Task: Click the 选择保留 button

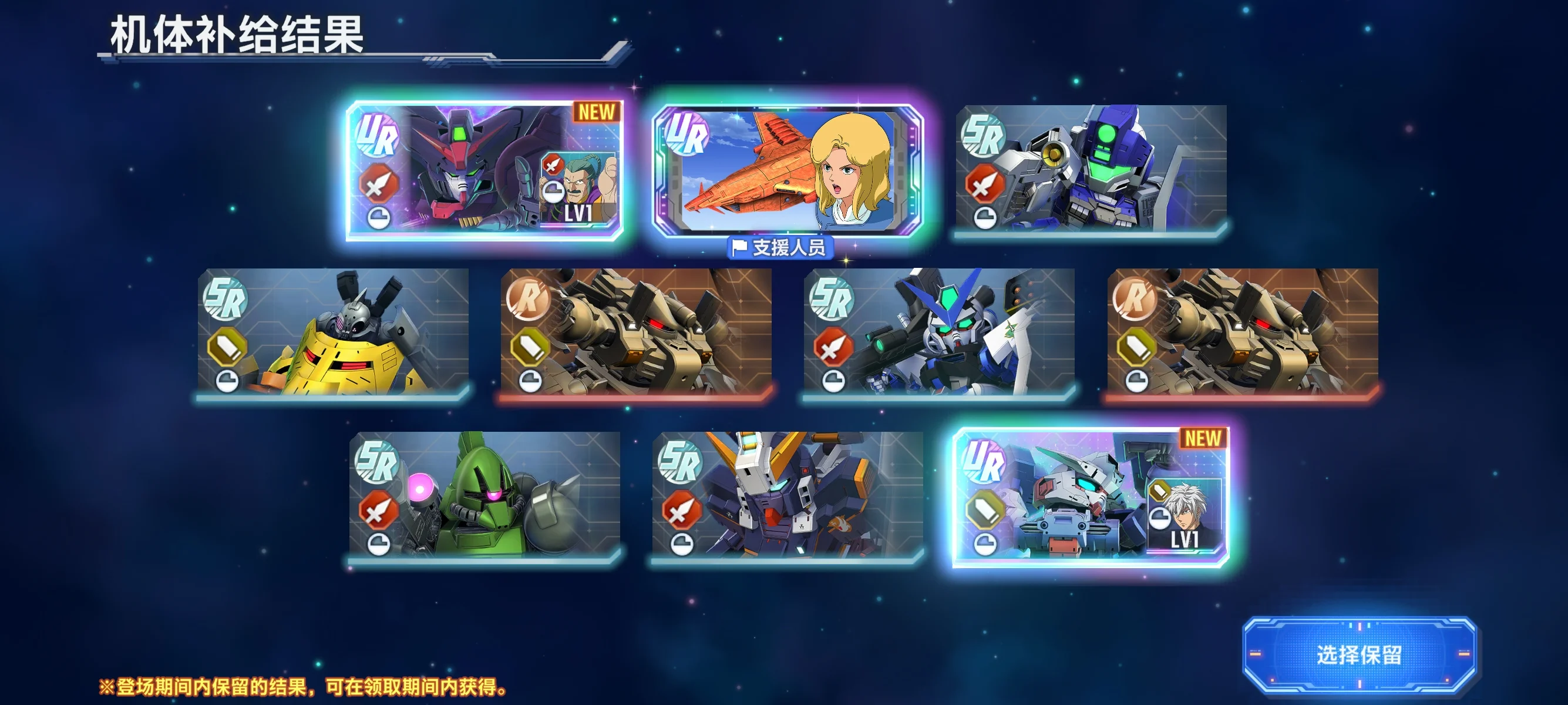Action: click(1358, 655)
